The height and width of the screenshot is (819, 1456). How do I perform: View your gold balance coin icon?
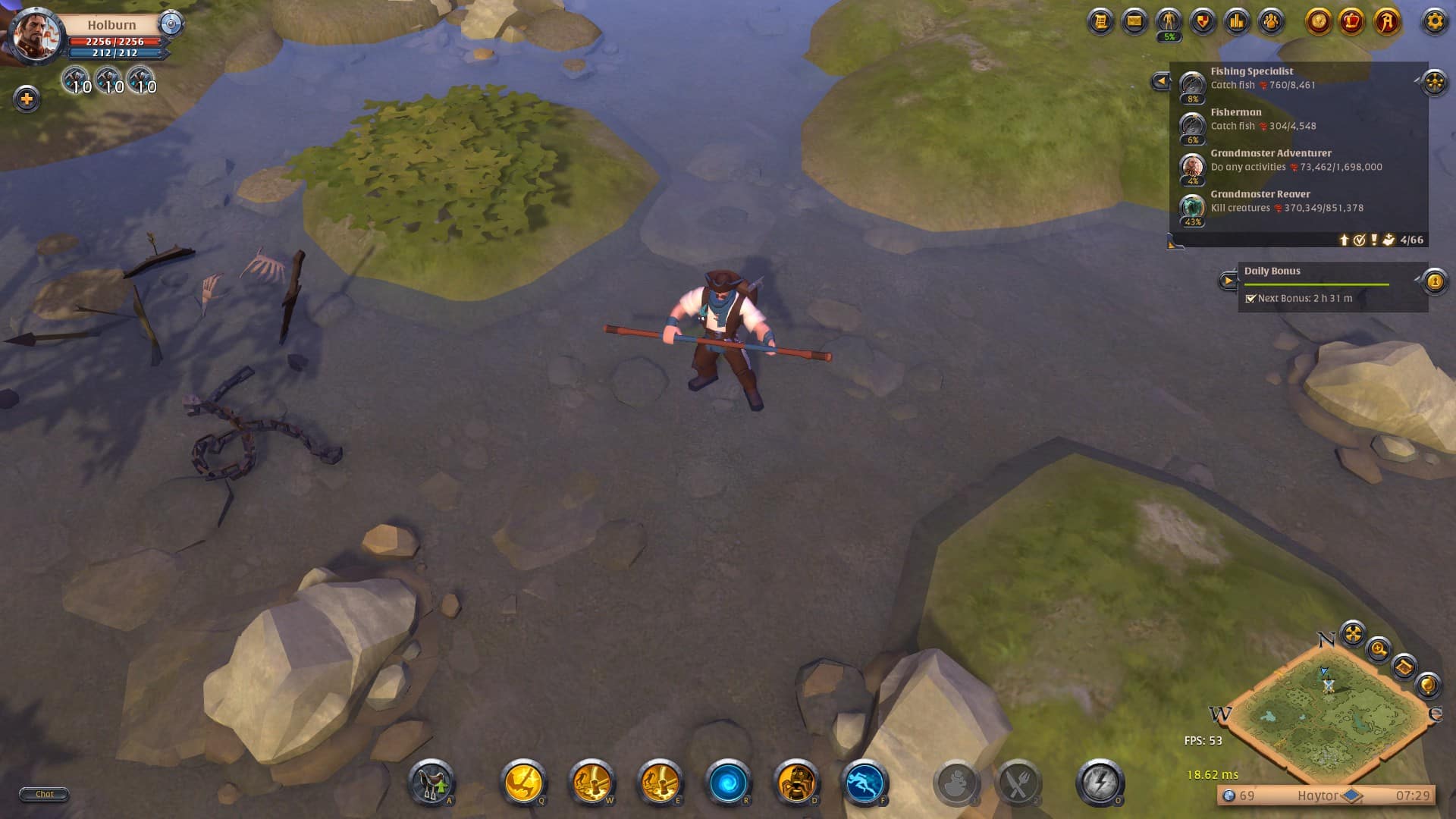(1319, 20)
